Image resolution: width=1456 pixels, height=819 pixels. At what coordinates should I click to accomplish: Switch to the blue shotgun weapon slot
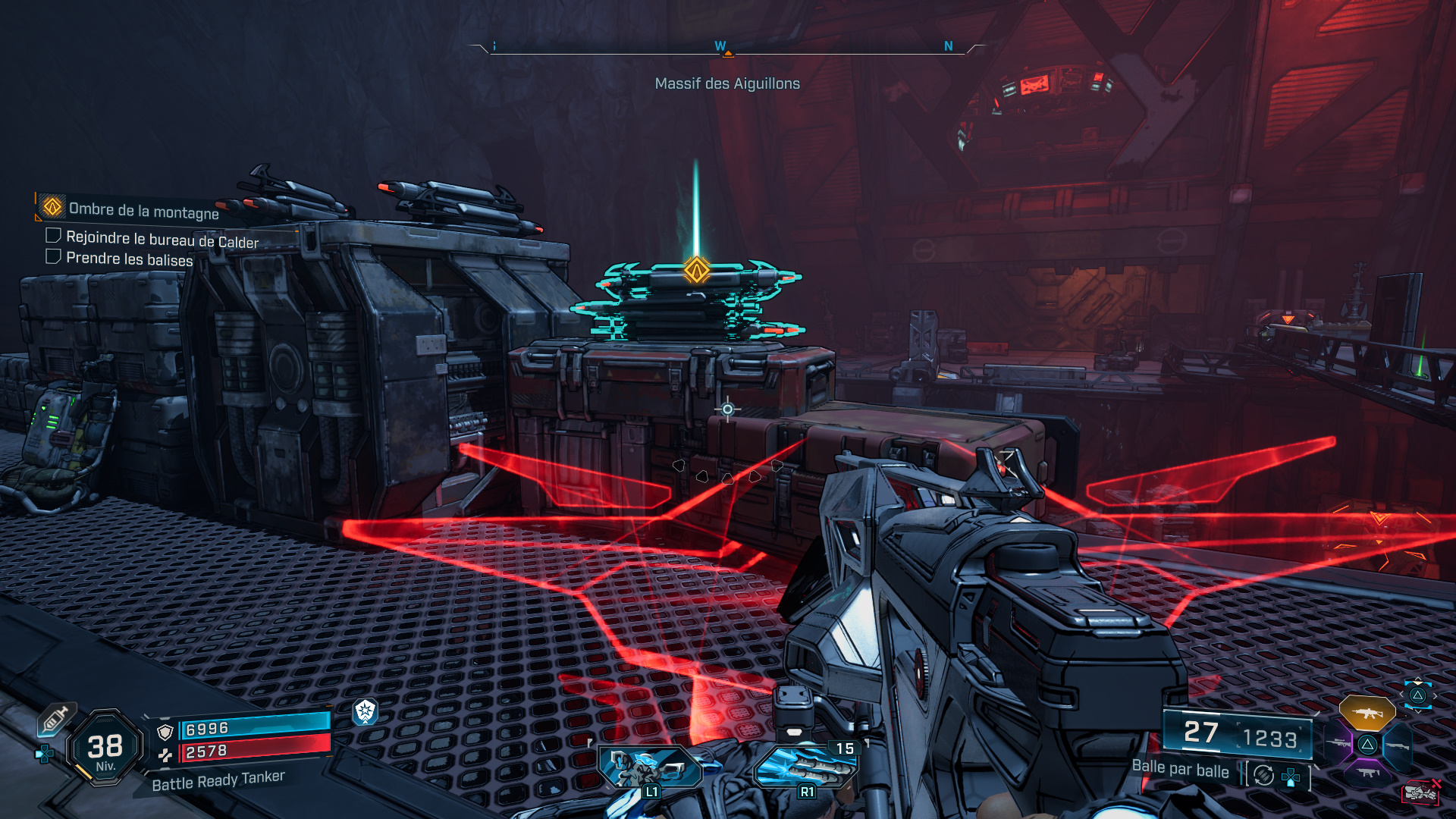1397,746
